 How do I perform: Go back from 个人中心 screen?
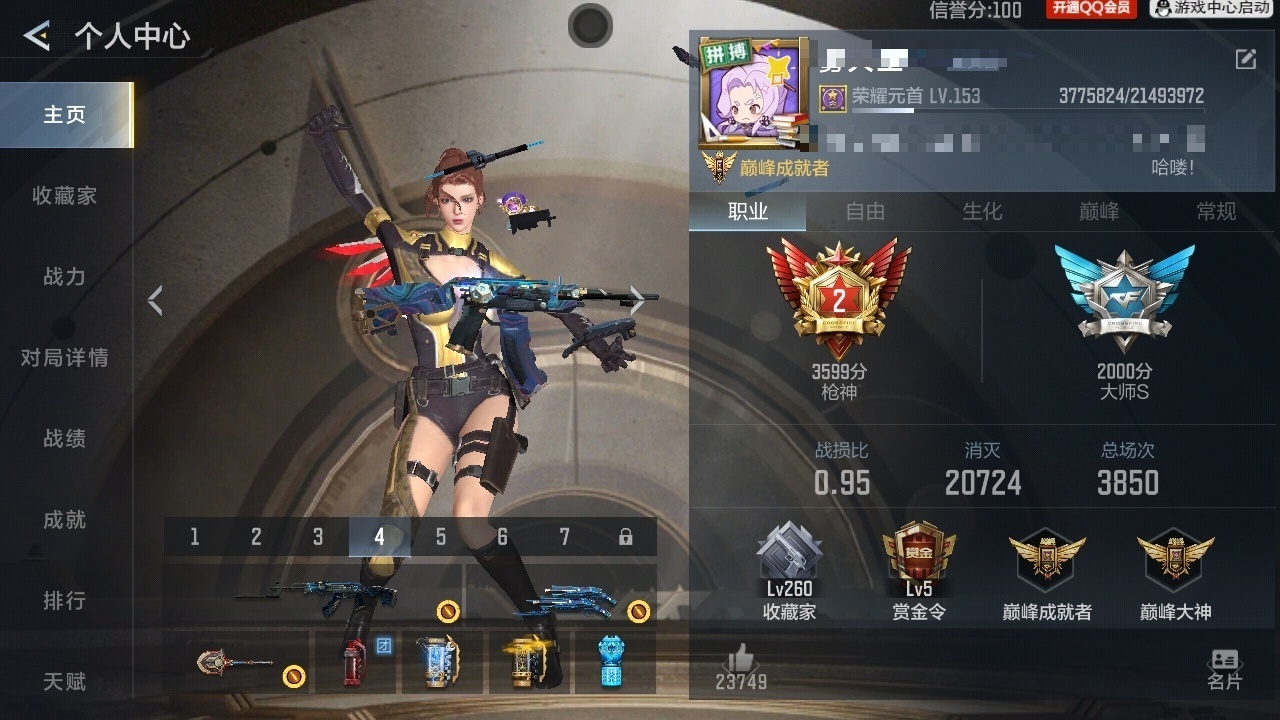pyautogui.click(x=37, y=37)
